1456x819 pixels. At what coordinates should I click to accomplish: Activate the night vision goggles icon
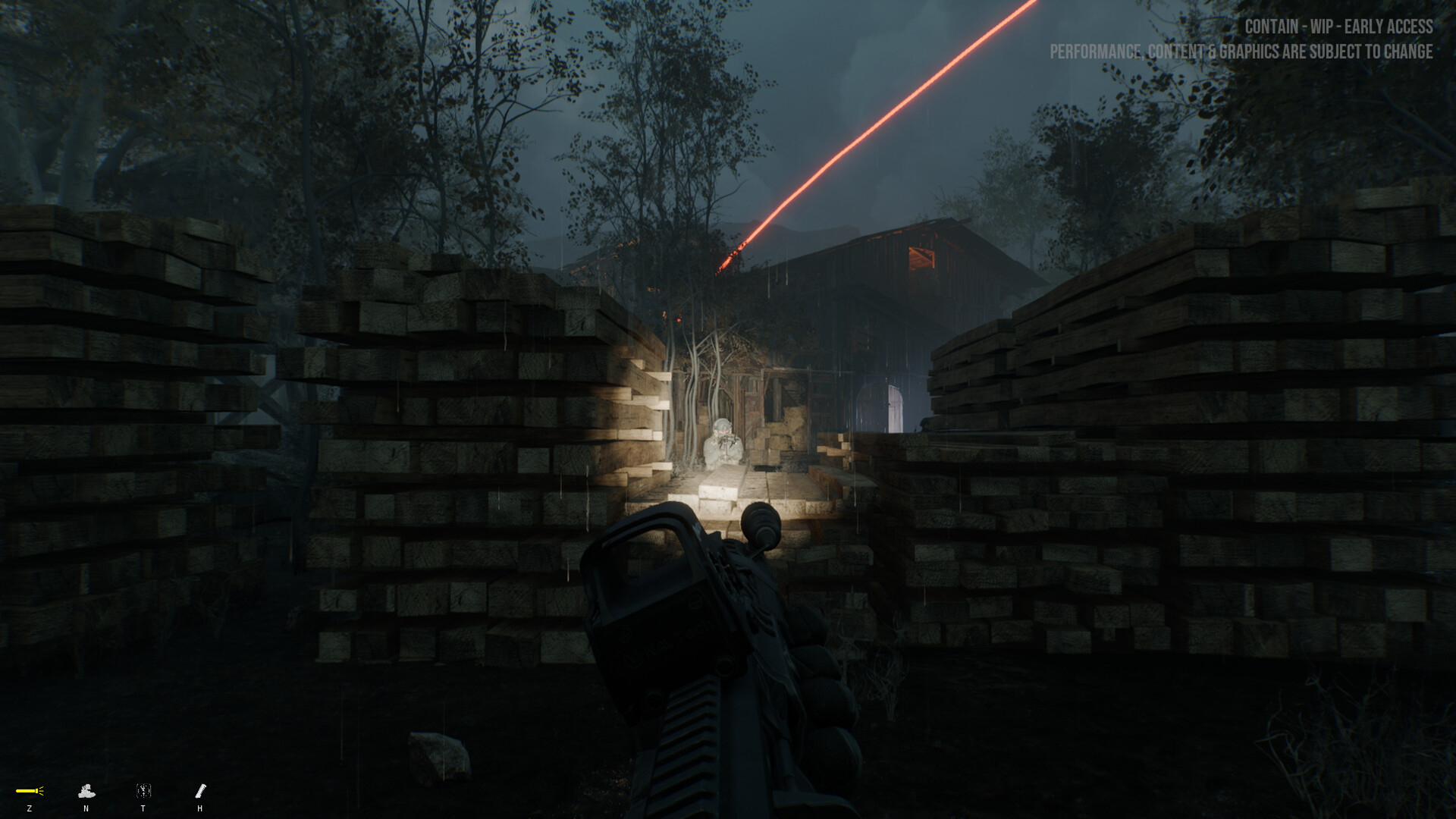click(x=86, y=792)
